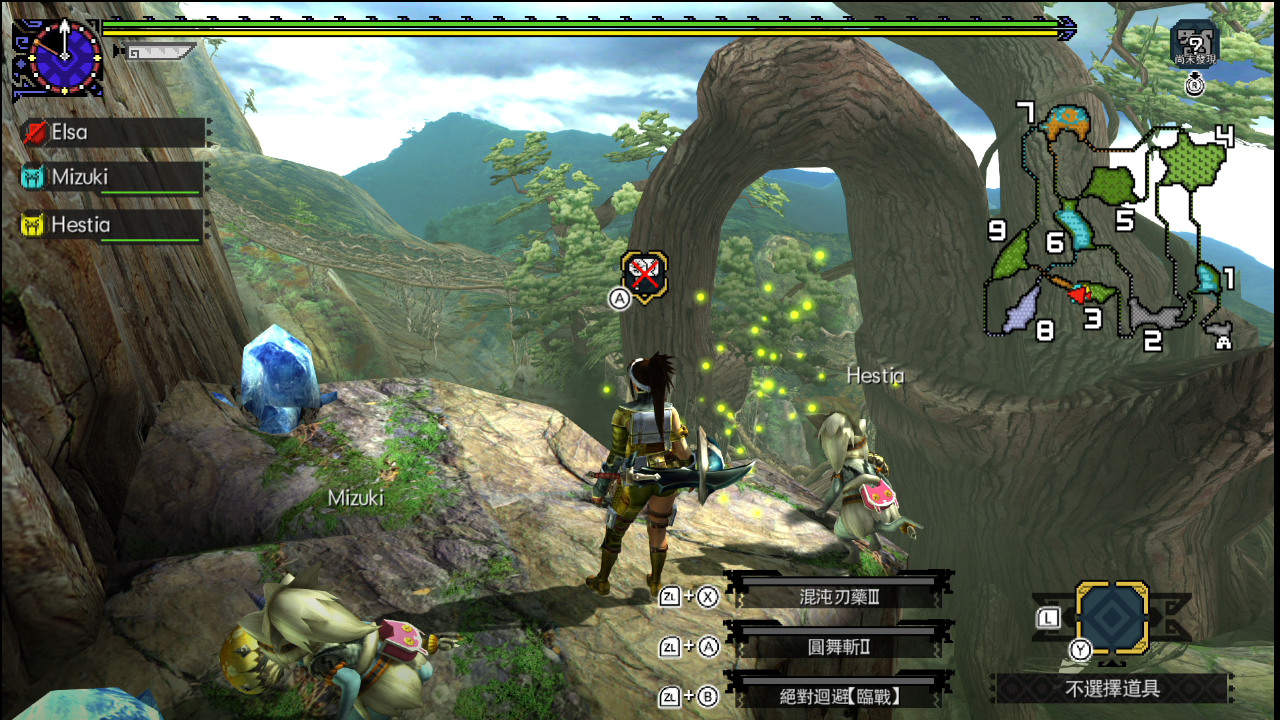This screenshot has width=1280, height=720.
Task: Activate the 混沌刃藥Ⅲ hunter art
Action: click(x=838, y=597)
